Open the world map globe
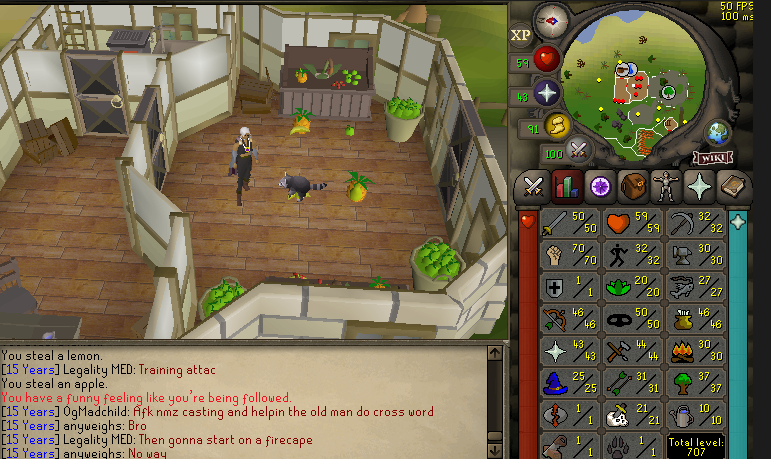This screenshot has height=459, width=771. pyautogui.click(x=717, y=132)
